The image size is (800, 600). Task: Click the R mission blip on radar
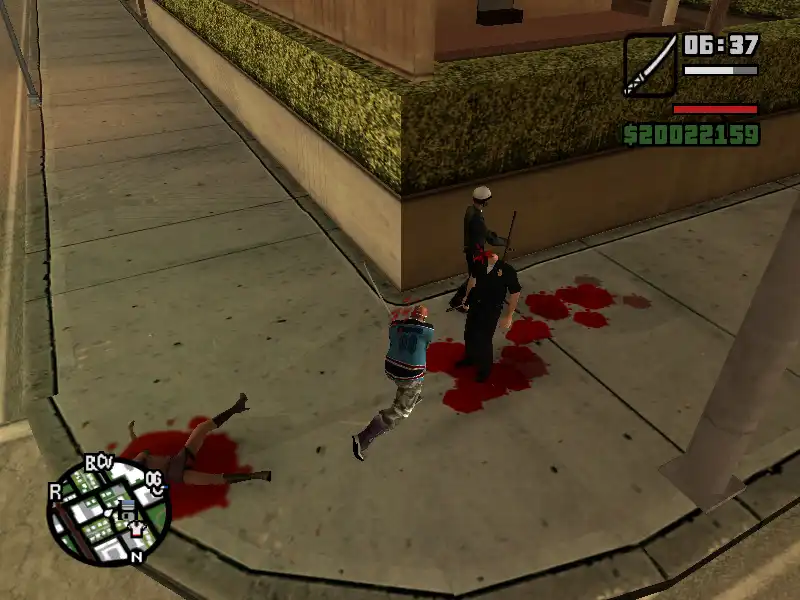click(x=57, y=491)
